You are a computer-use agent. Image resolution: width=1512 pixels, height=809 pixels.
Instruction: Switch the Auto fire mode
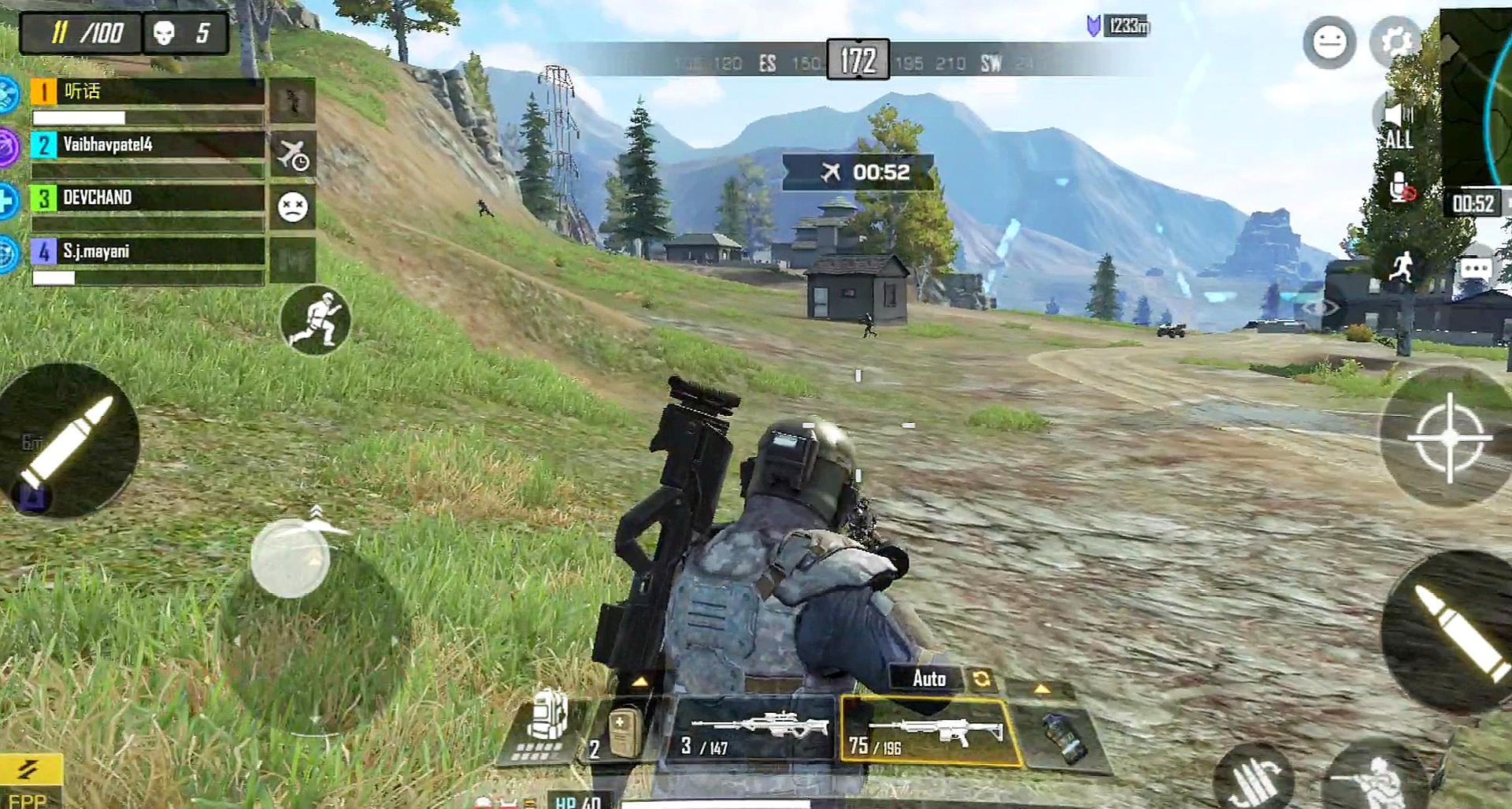[x=929, y=678]
